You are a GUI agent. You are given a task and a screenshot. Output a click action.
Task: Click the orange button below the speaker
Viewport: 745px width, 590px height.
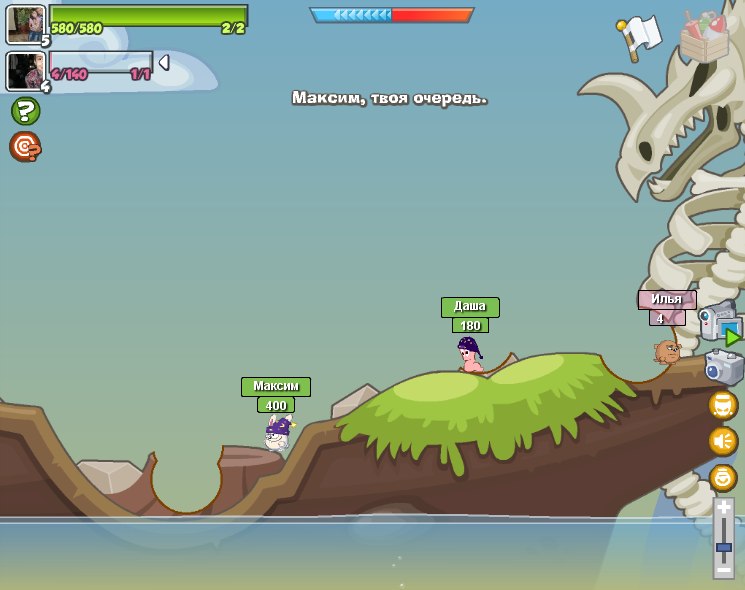tap(722, 477)
